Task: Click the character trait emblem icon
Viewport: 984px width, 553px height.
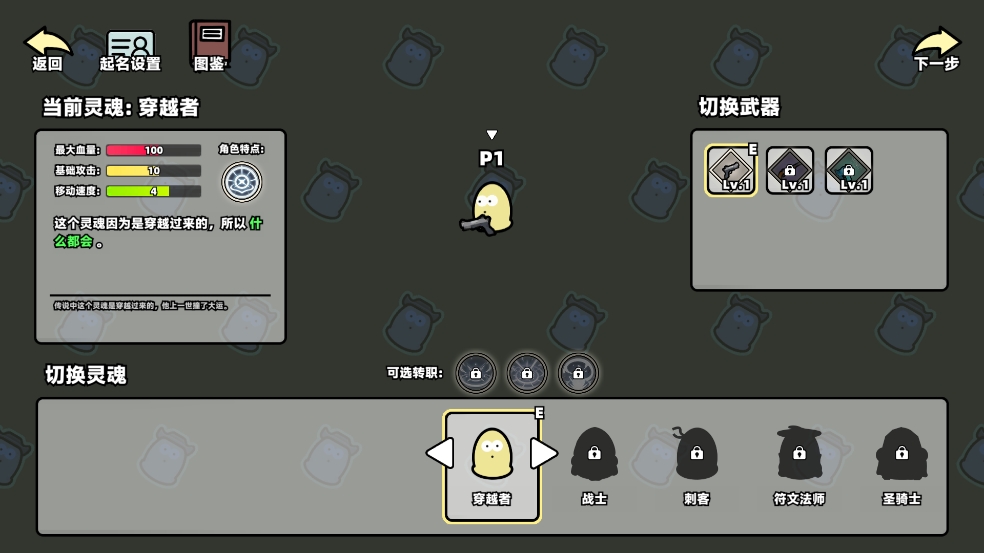Action: (241, 181)
